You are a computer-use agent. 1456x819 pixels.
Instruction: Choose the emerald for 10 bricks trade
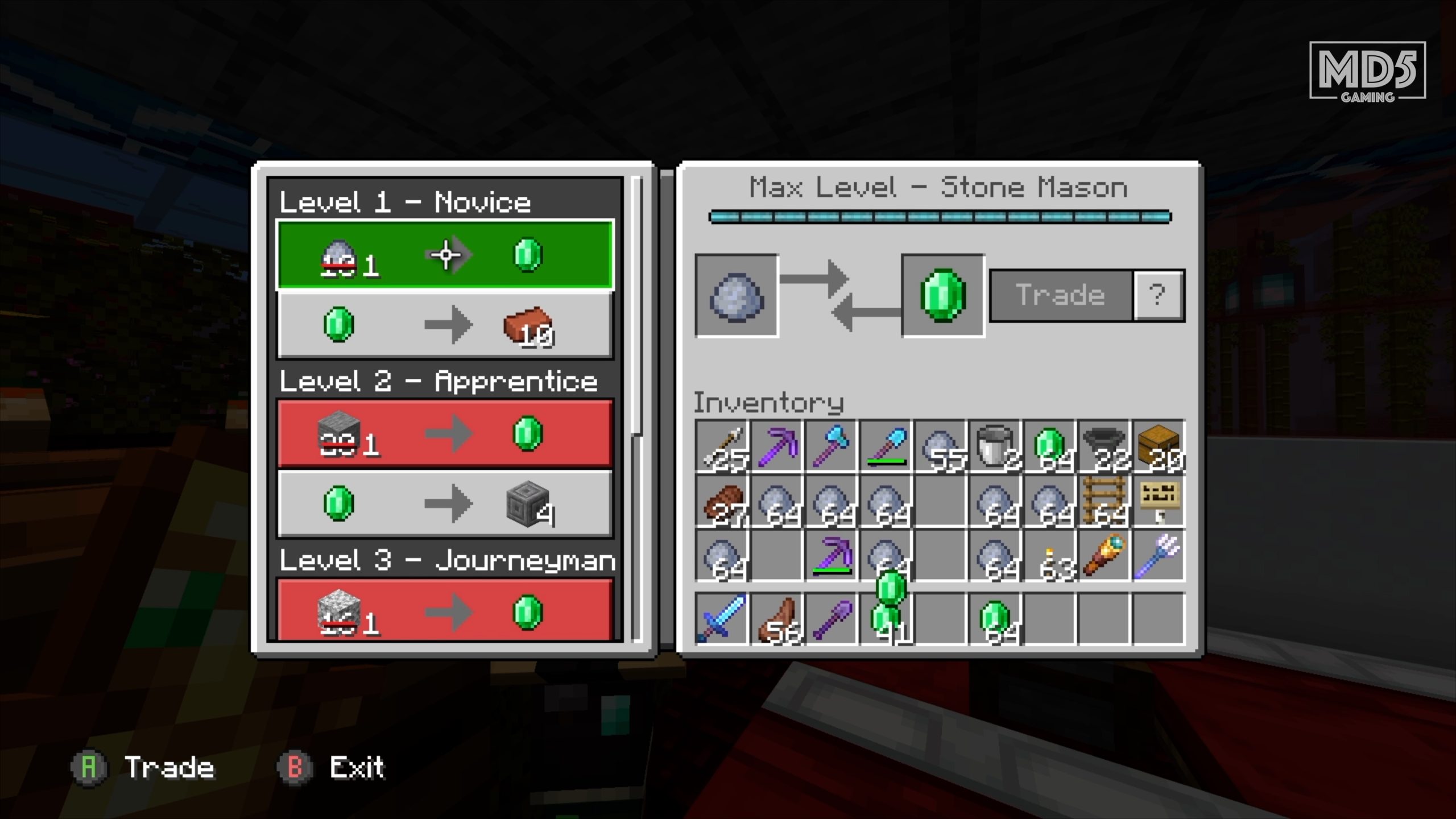pos(445,325)
